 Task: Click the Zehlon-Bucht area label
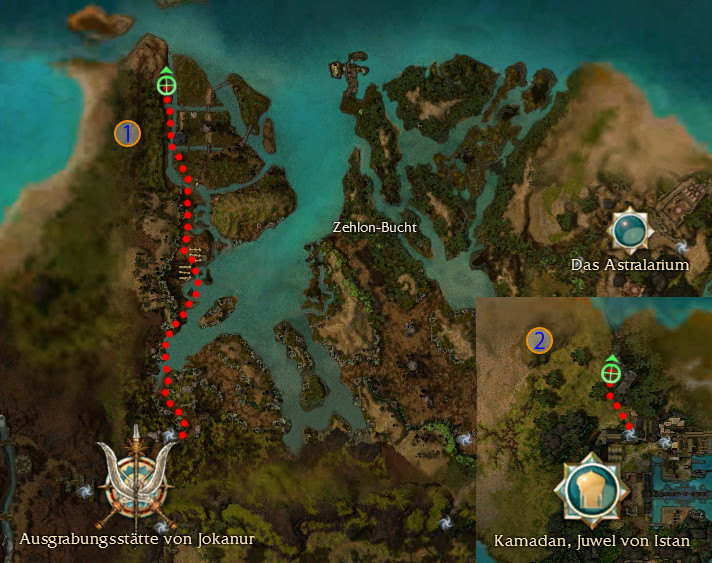(374, 227)
